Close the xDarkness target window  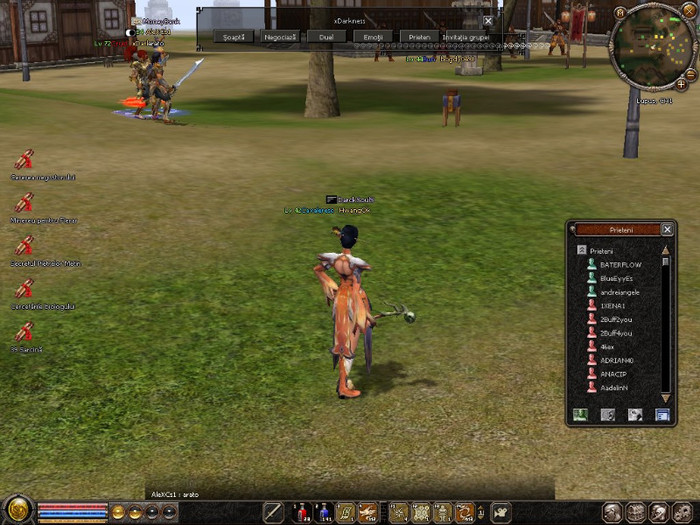[488, 20]
